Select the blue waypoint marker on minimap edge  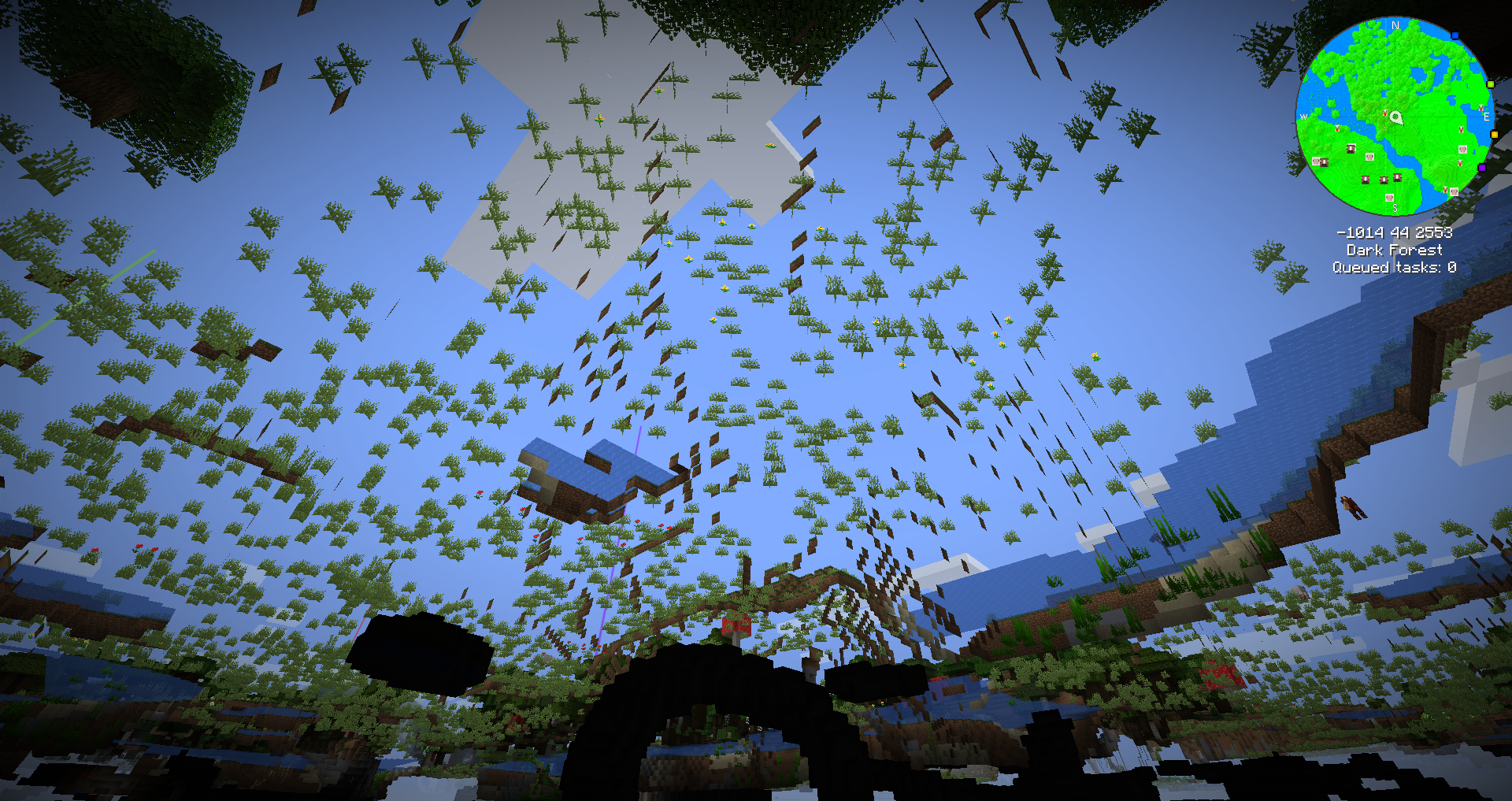(1455, 35)
